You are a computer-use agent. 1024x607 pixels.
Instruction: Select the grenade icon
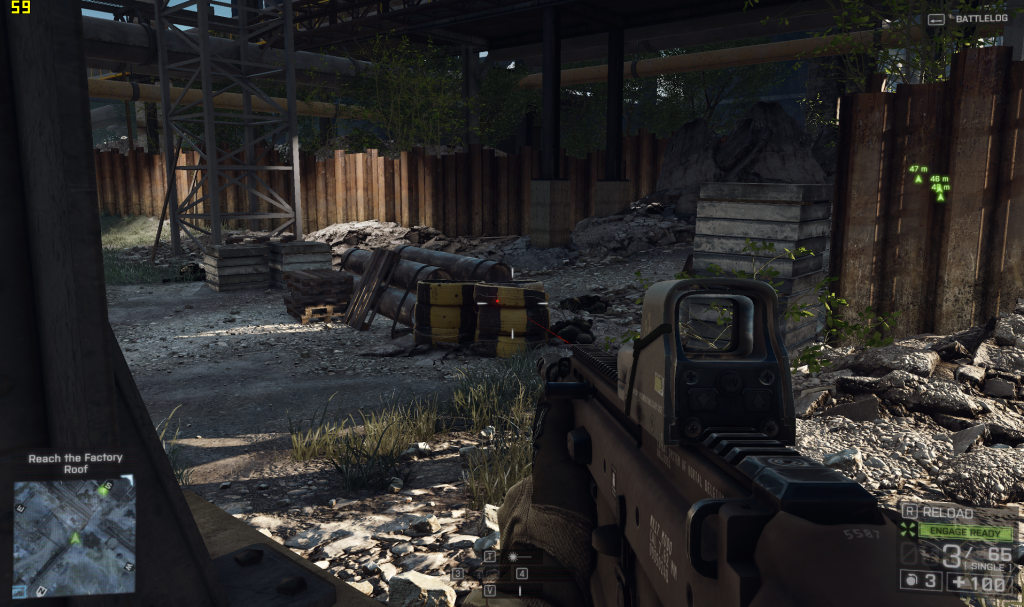909,580
